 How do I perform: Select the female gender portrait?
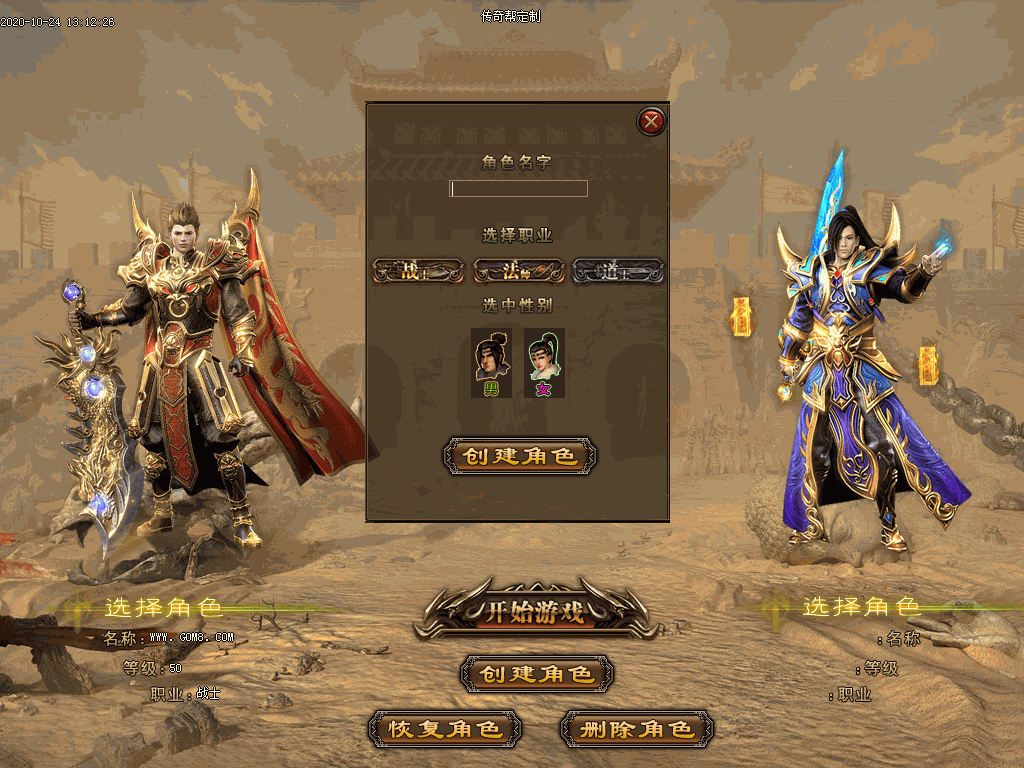[544, 362]
